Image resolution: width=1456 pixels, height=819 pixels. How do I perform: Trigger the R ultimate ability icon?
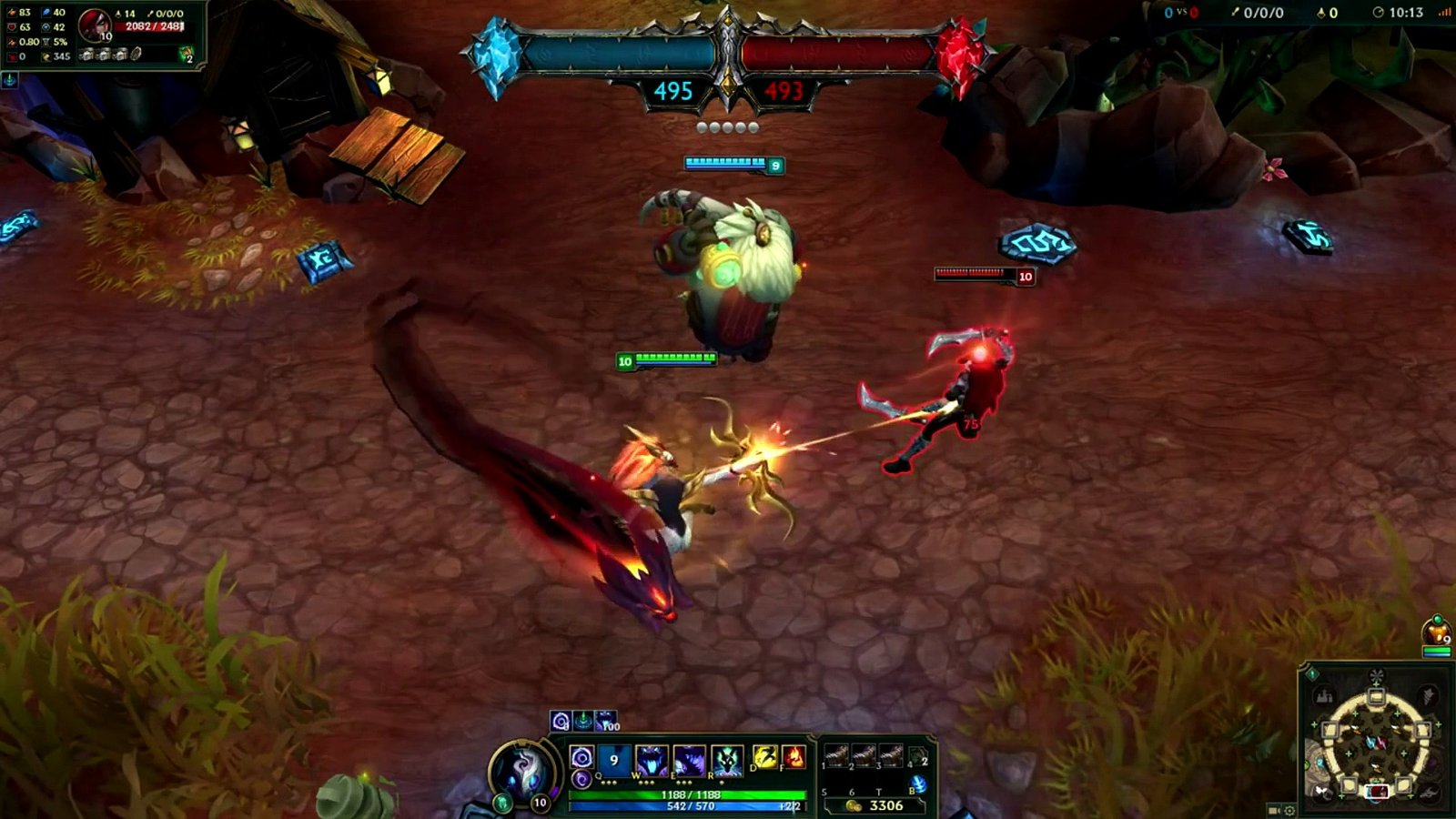pyautogui.click(x=727, y=760)
